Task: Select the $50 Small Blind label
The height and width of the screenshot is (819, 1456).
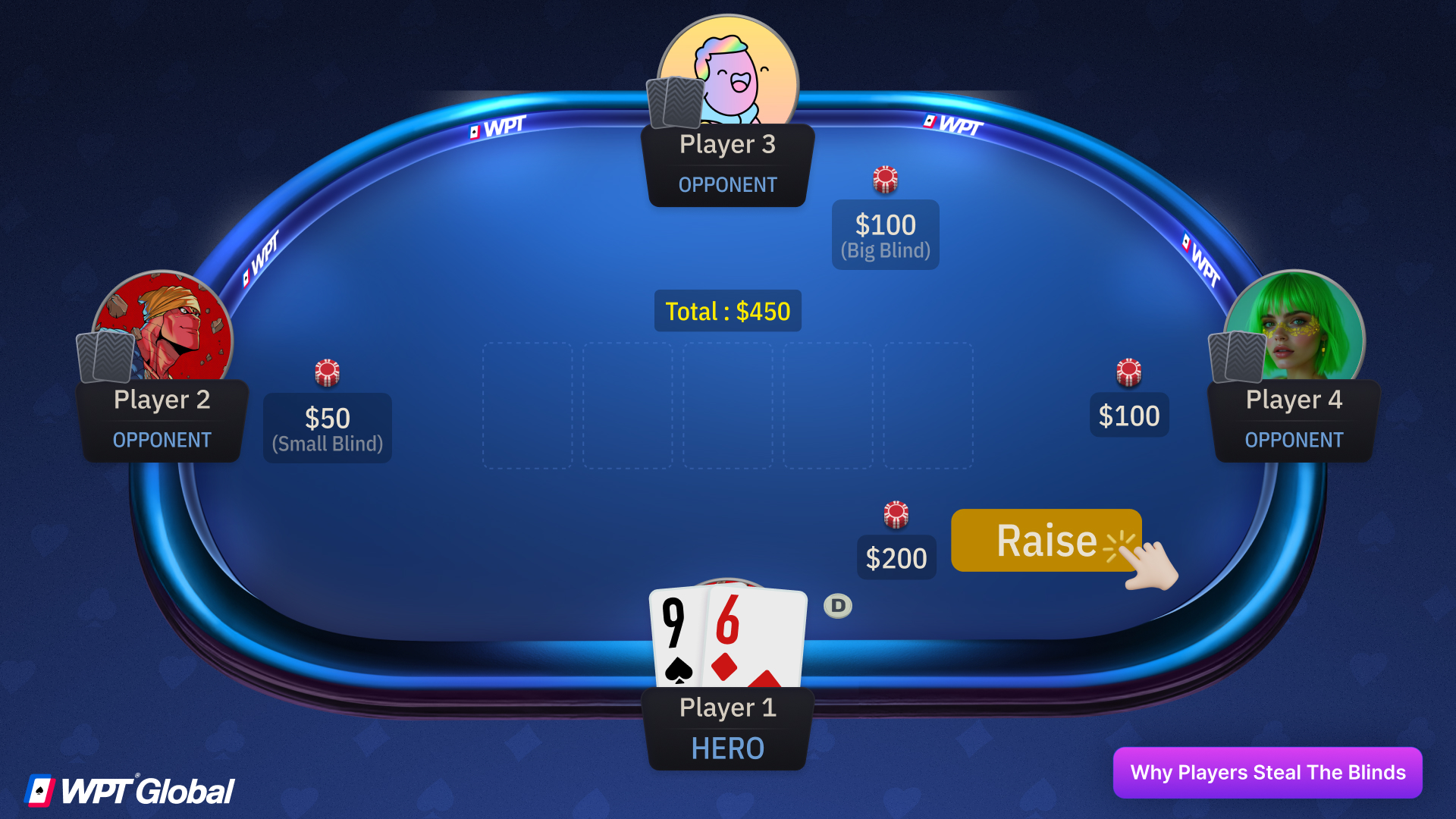Action: coord(327,428)
